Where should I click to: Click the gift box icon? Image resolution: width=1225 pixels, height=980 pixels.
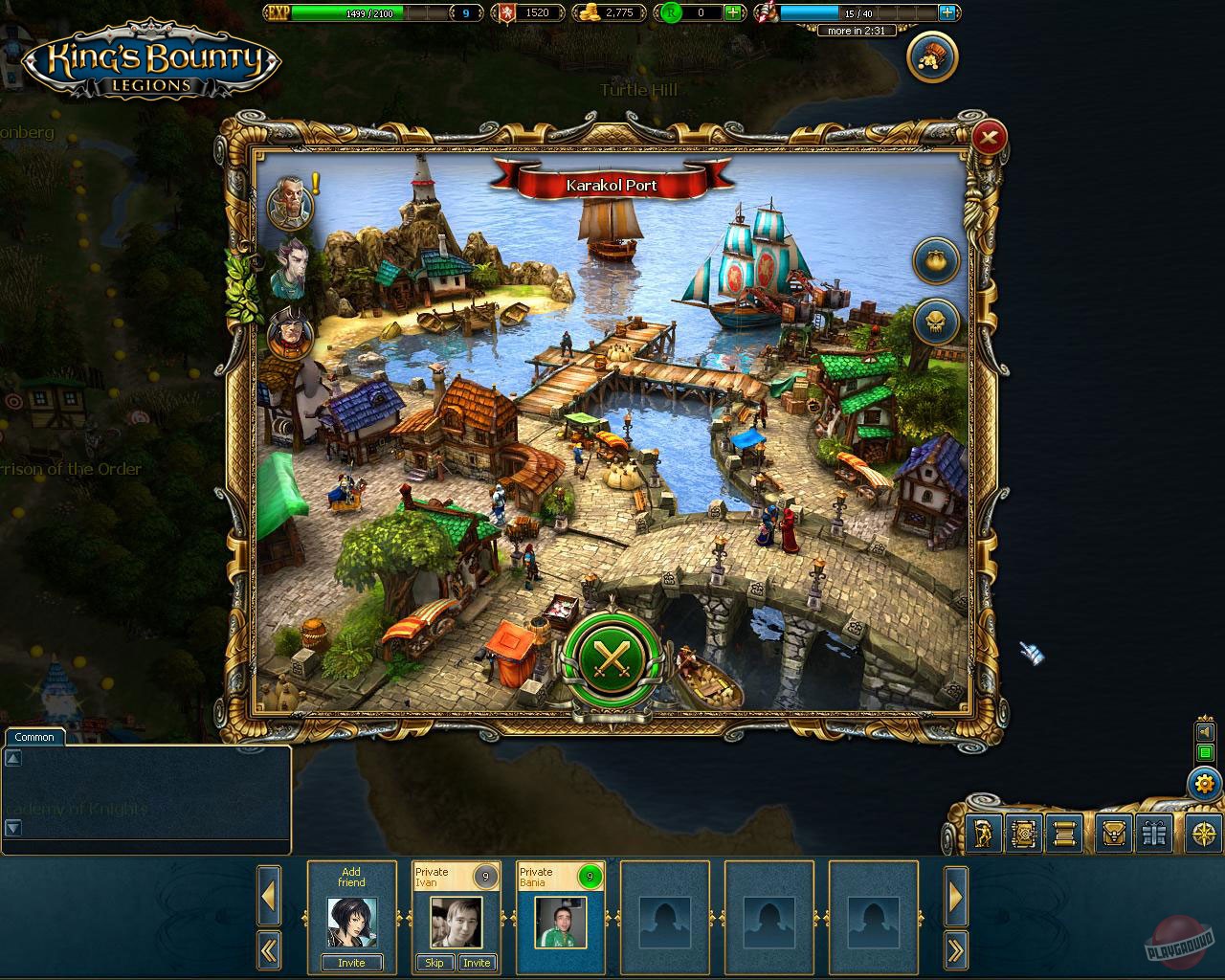1156,835
